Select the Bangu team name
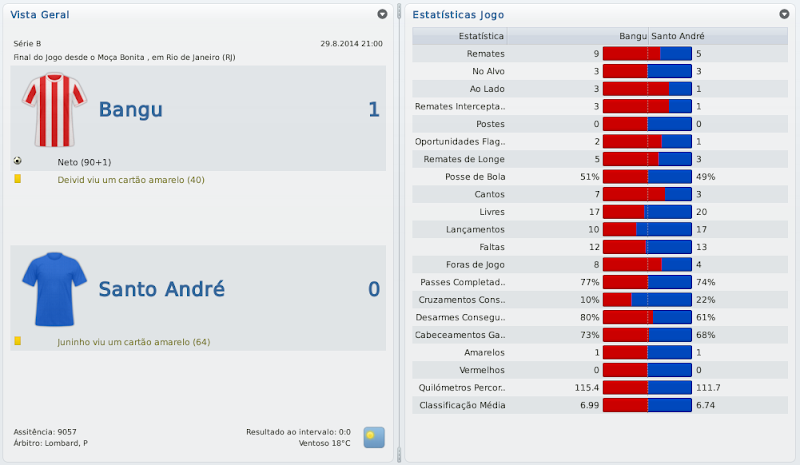800x465 pixels. point(130,110)
